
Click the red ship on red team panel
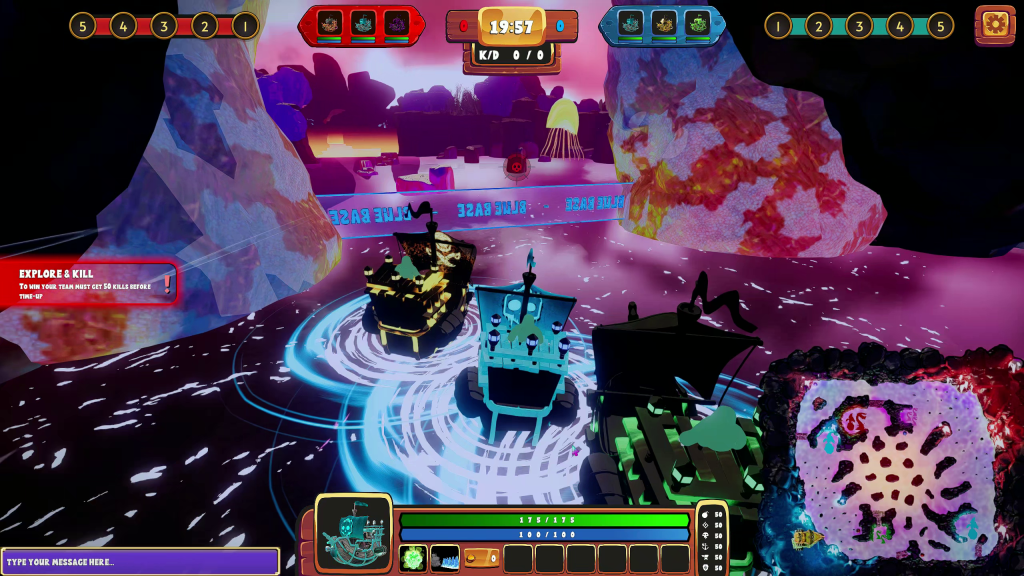[328, 24]
